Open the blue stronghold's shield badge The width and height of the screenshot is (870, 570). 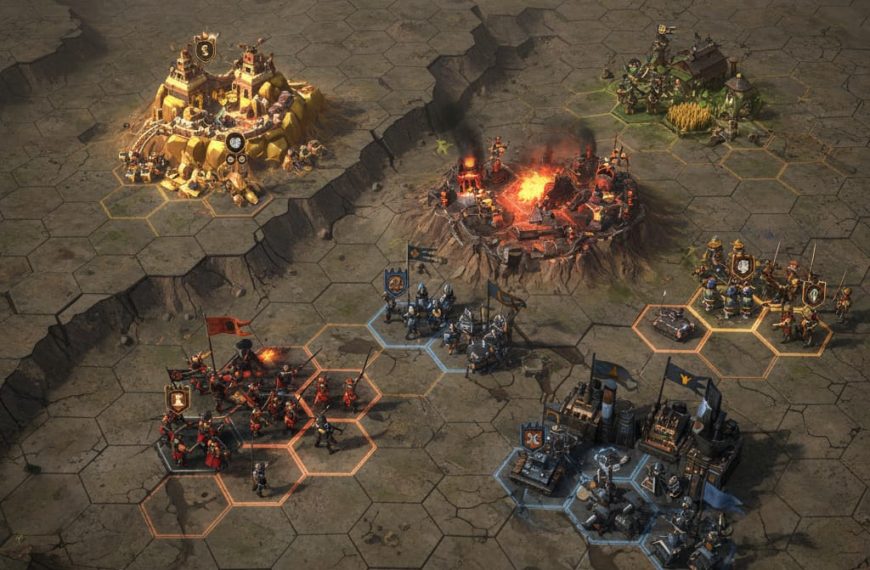click(x=532, y=437)
